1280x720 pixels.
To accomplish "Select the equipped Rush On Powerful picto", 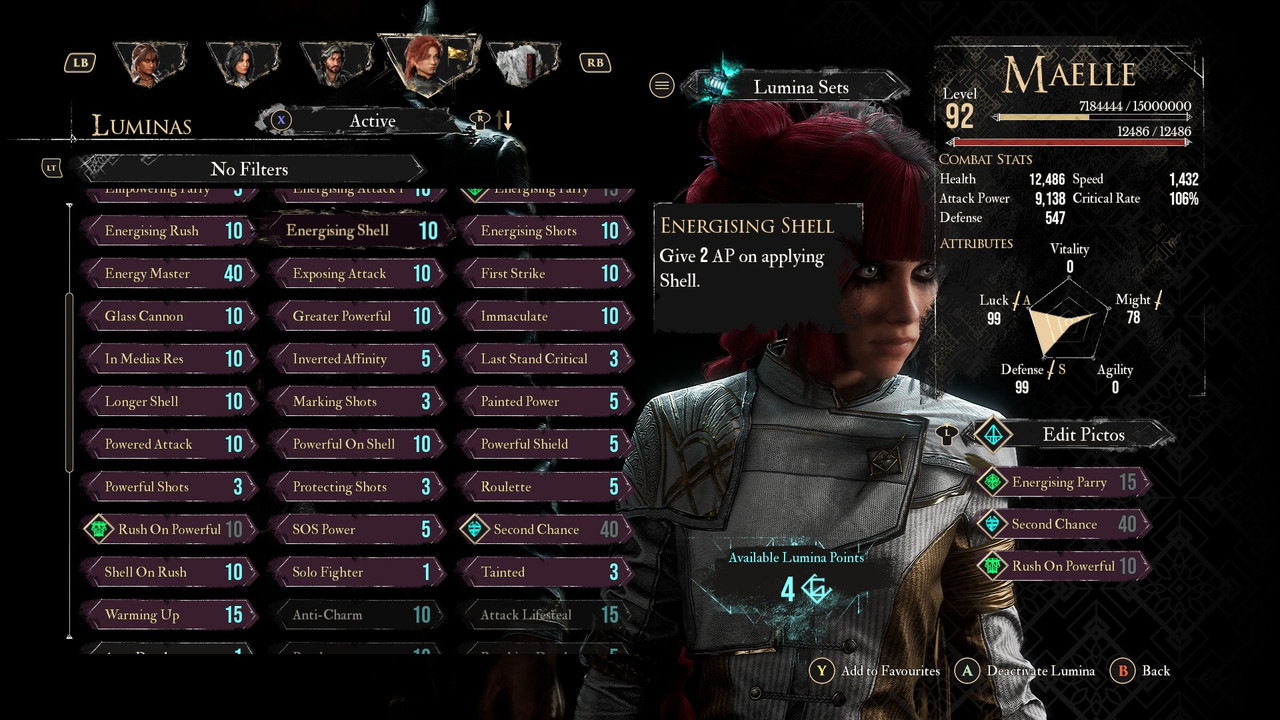I will point(1061,566).
